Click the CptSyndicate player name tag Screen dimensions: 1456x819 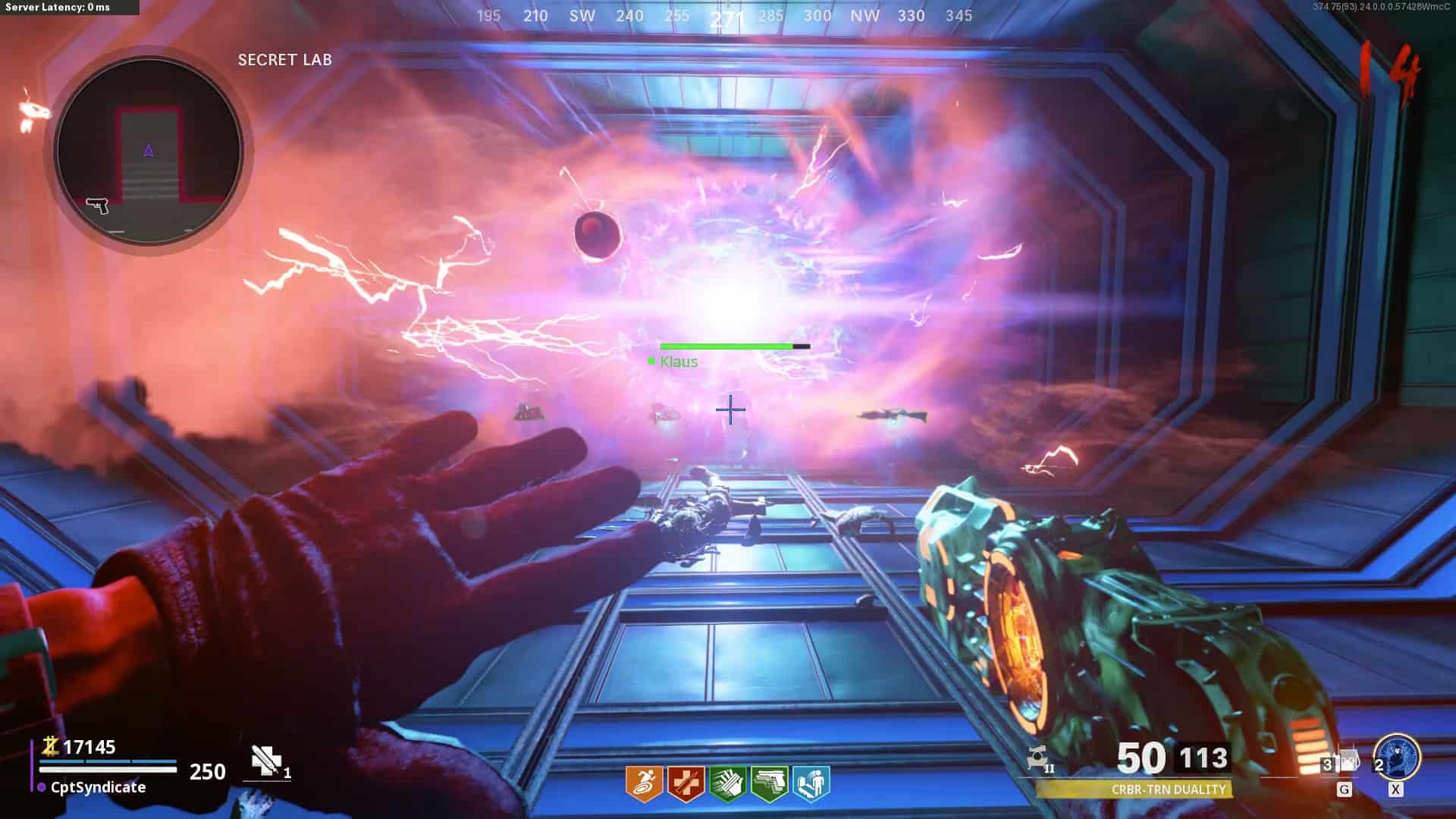(x=98, y=787)
